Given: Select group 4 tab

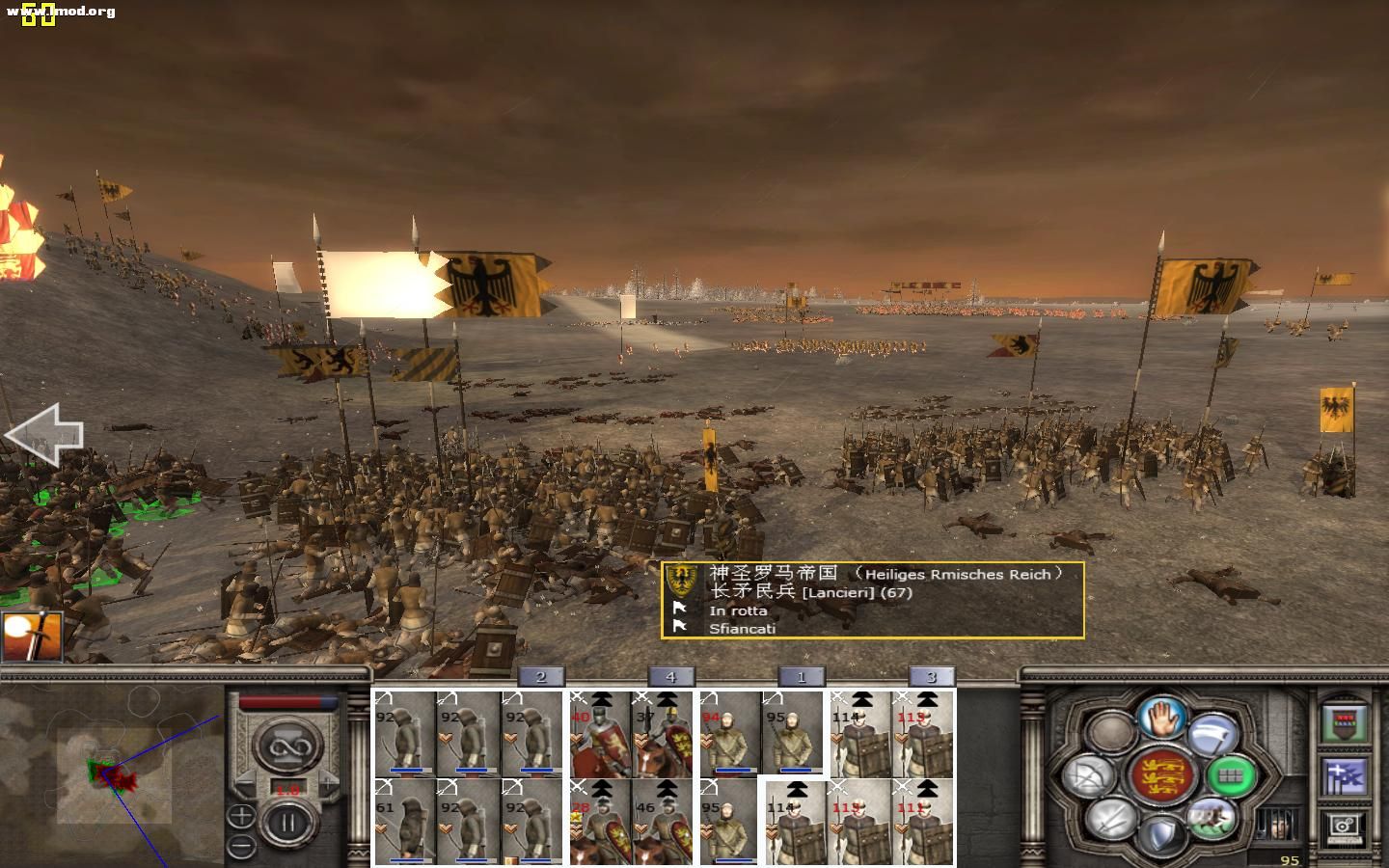Looking at the screenshot, I should pos(670,677).
